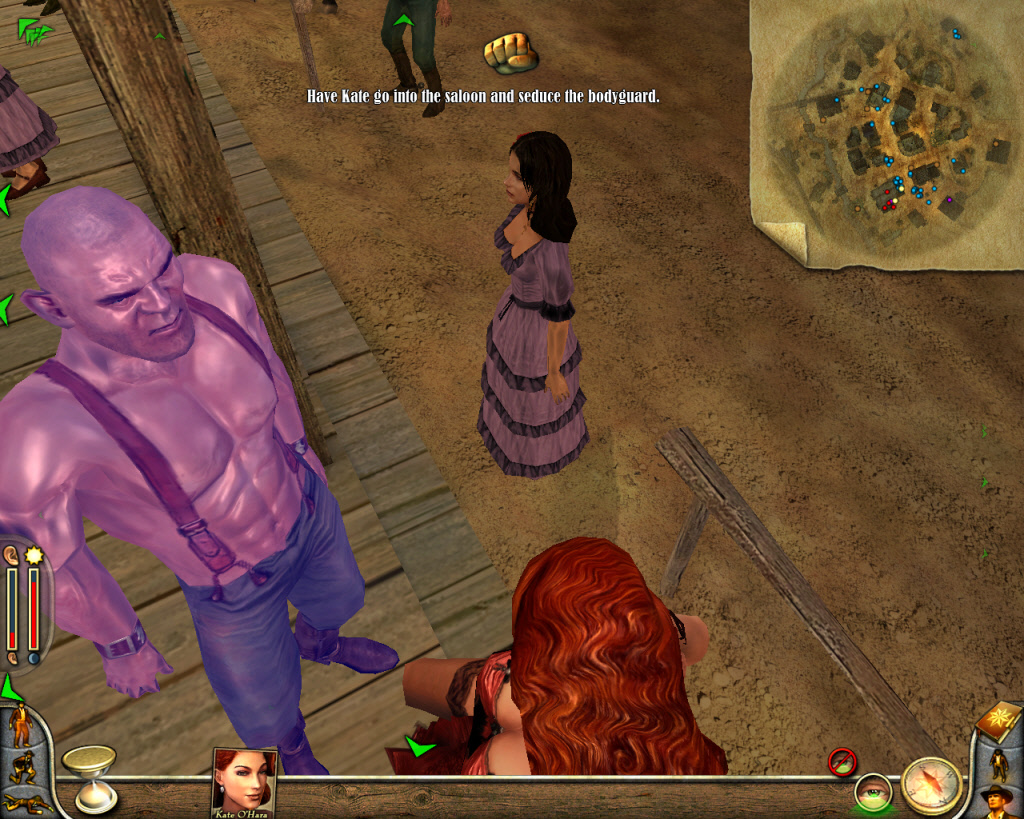1024x819 pixels.
Task: Switch to the standing stance icon
Action: (x=21, y=725)
